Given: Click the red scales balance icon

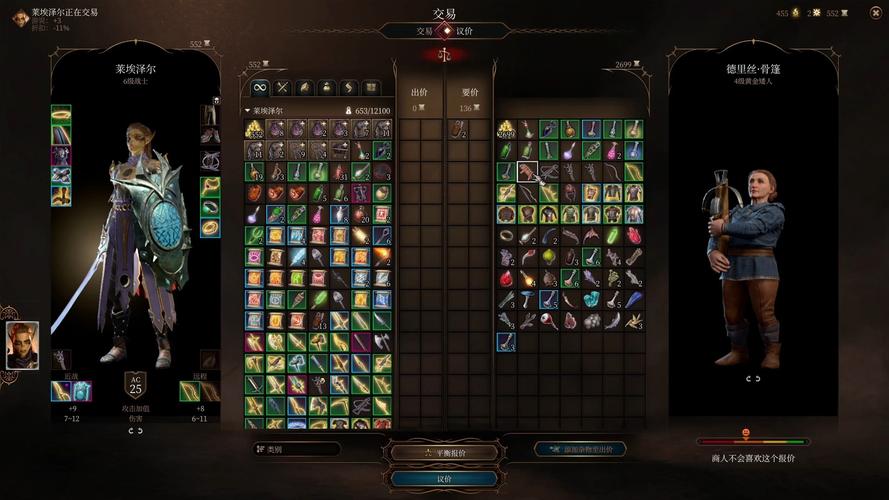Looking at the screenshot, I should click(x=445, y=54).
